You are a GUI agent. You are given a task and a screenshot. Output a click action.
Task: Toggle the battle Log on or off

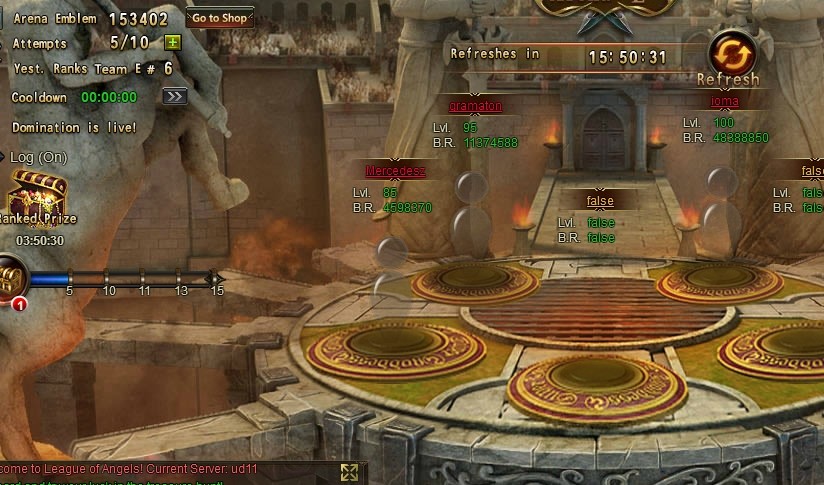[x=38, y=158]
